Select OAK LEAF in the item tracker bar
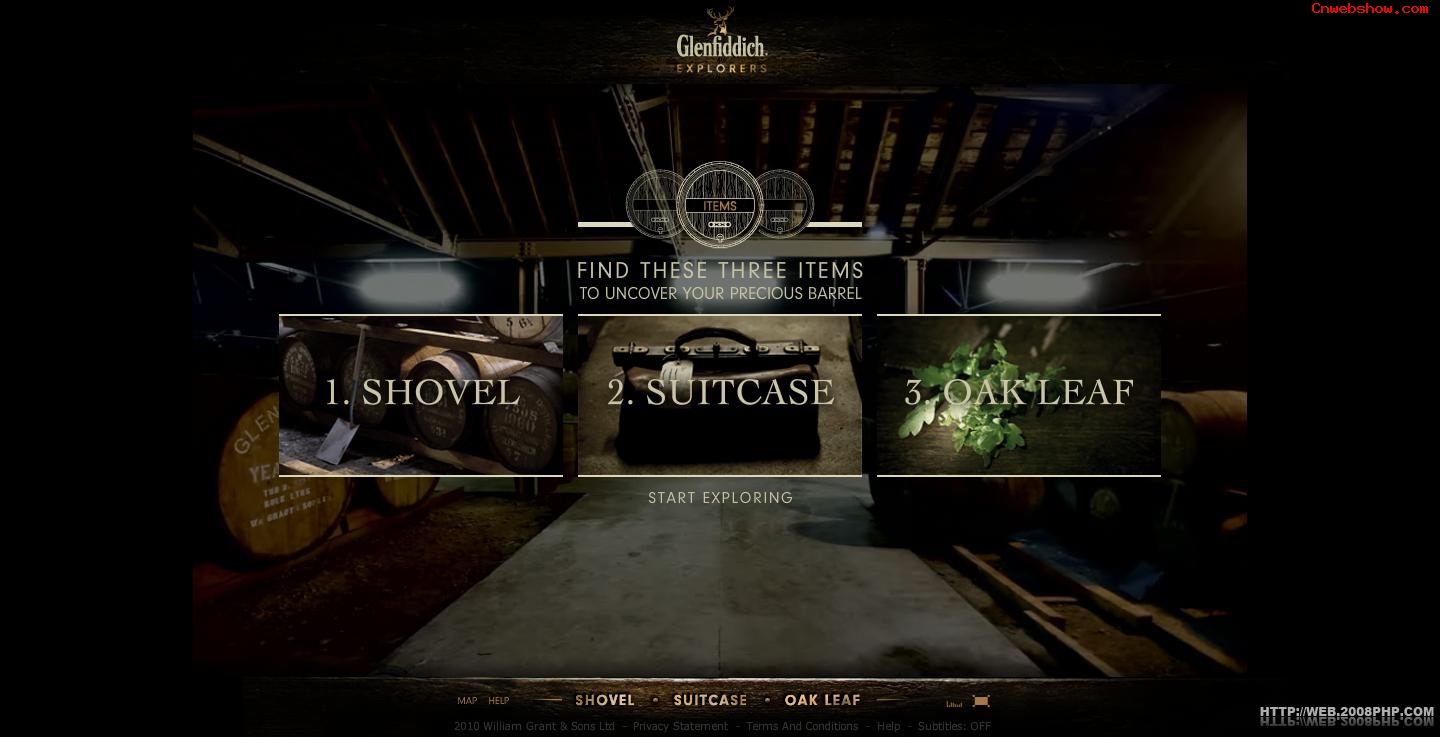This screenshot has width=1440, height=737. (822, 700)
